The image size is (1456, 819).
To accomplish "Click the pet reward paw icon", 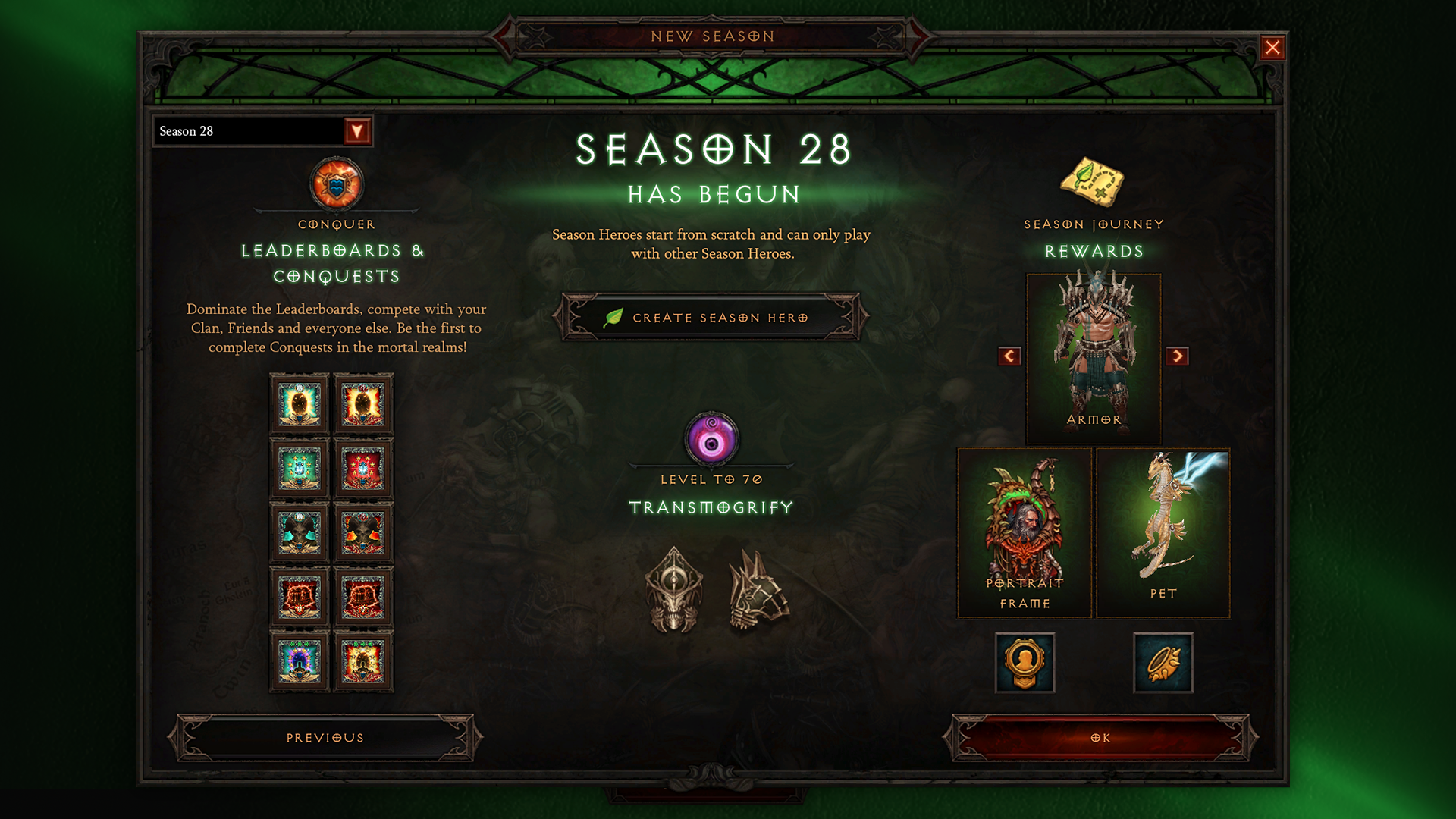I will 1163,661.
